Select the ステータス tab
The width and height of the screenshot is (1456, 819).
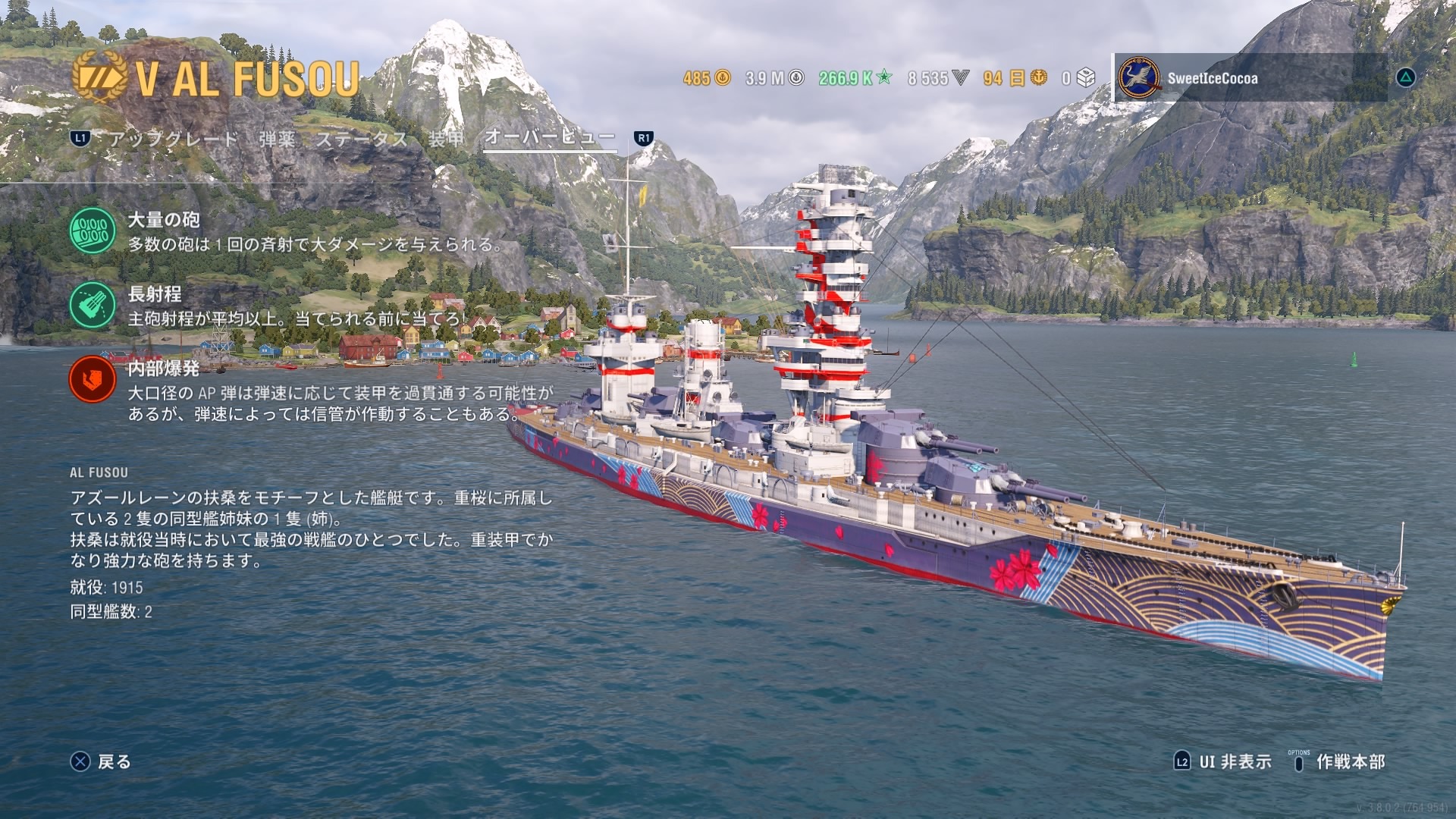coord(361,139)
